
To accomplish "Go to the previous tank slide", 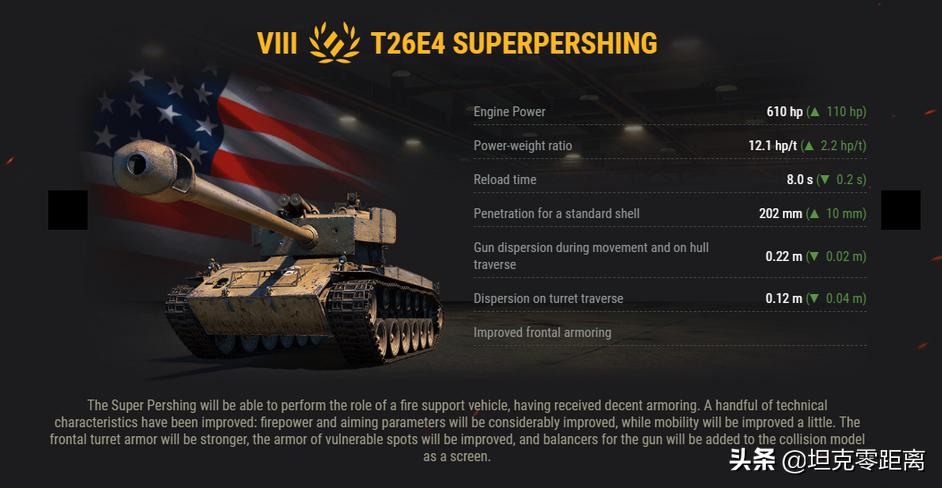I will point(68,210).
